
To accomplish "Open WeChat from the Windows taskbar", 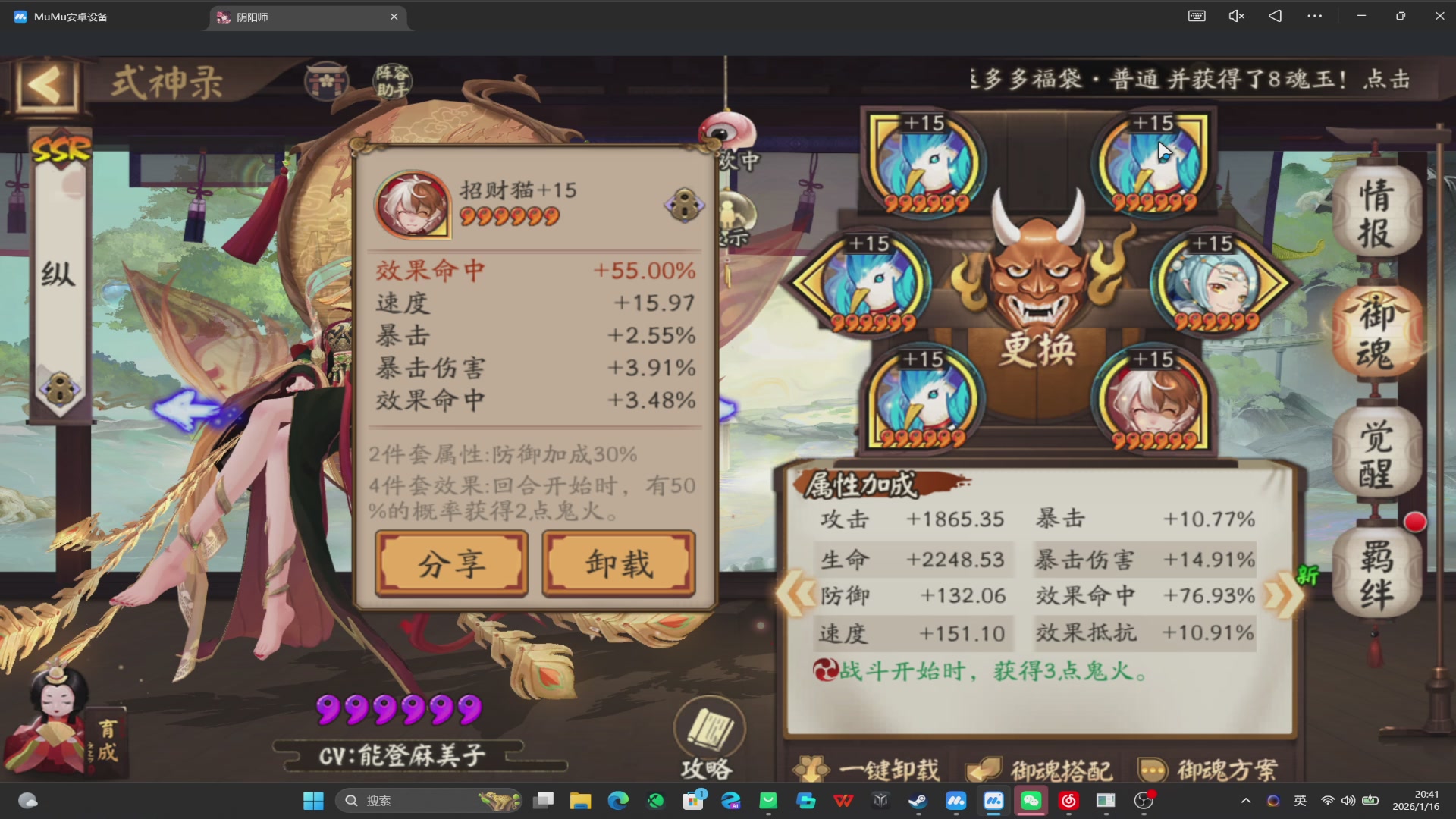I will pos(1031,801).
